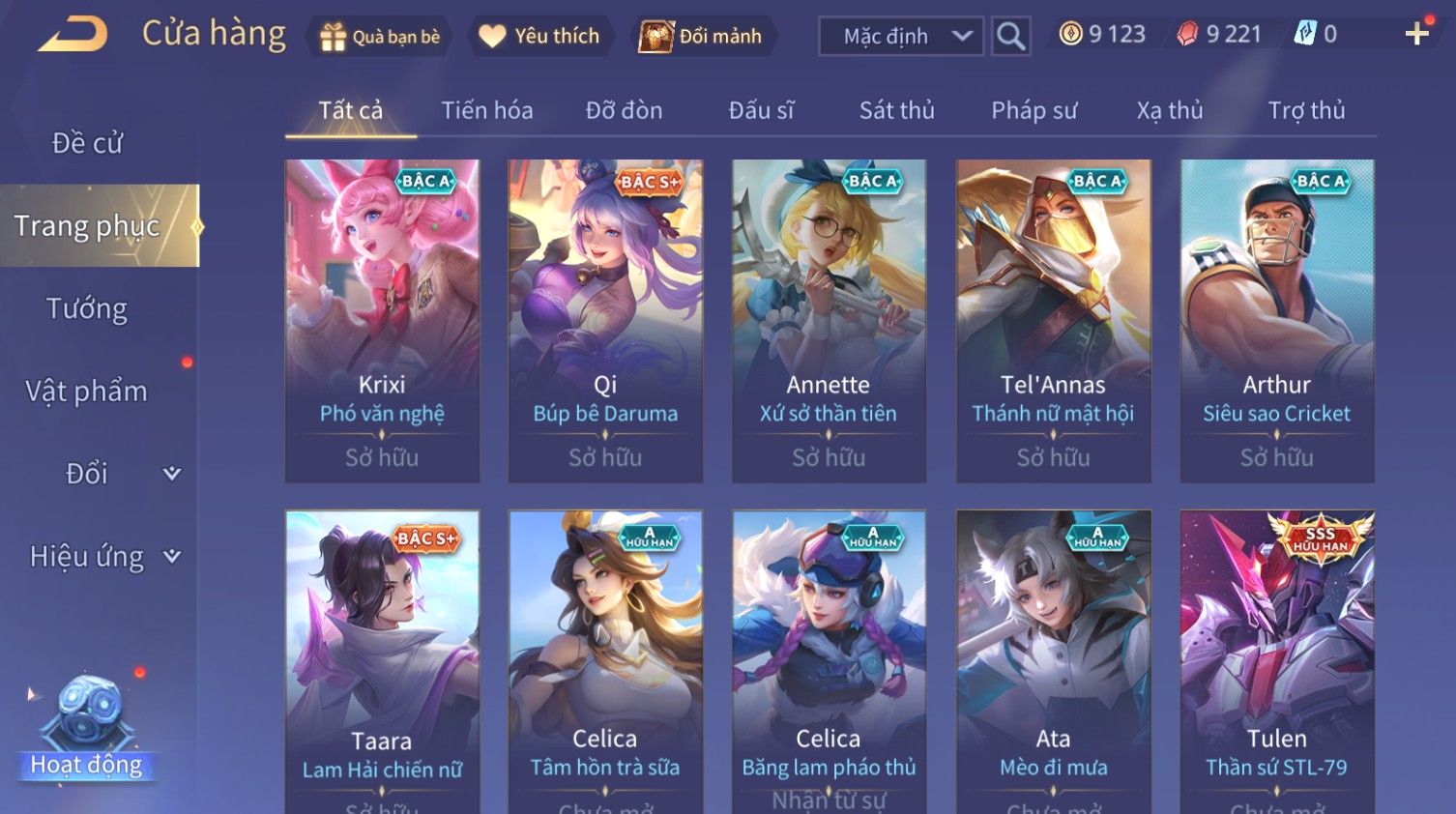Go back using the arrow button
This screenshot has width=1456, height=814.
coord(73,35)
